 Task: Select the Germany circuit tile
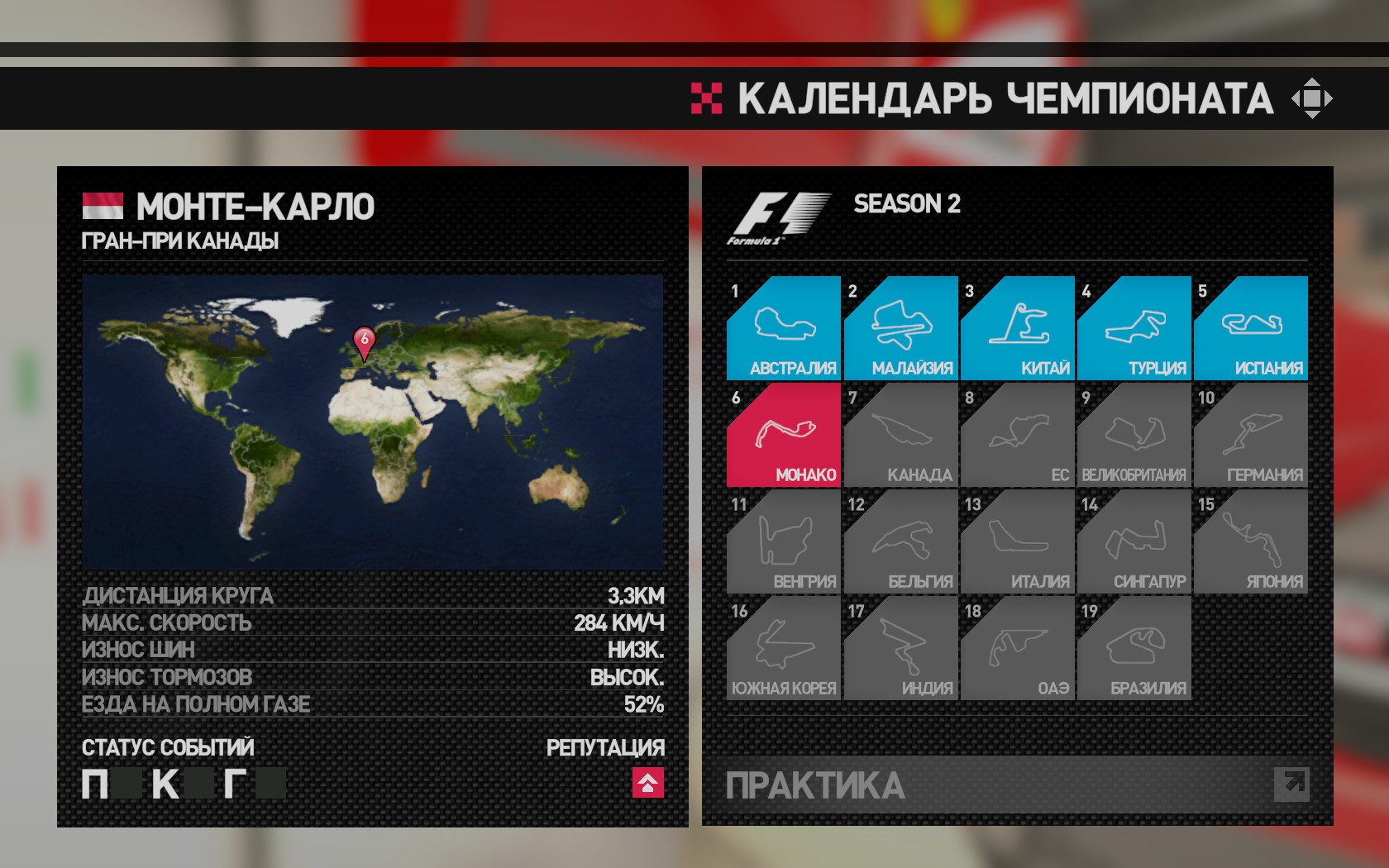pos(1250,435)
